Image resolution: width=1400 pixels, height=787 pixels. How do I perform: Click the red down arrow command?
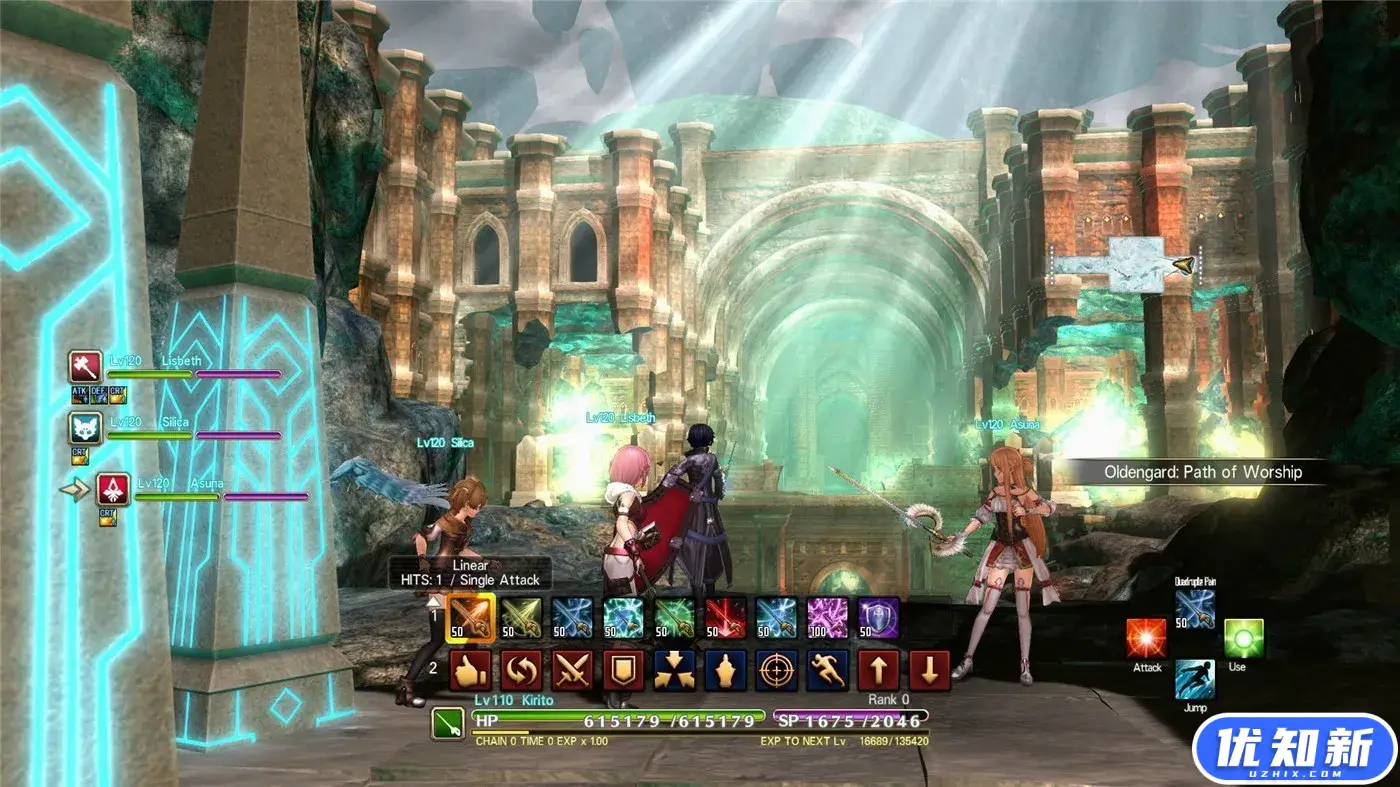(930, 670)
